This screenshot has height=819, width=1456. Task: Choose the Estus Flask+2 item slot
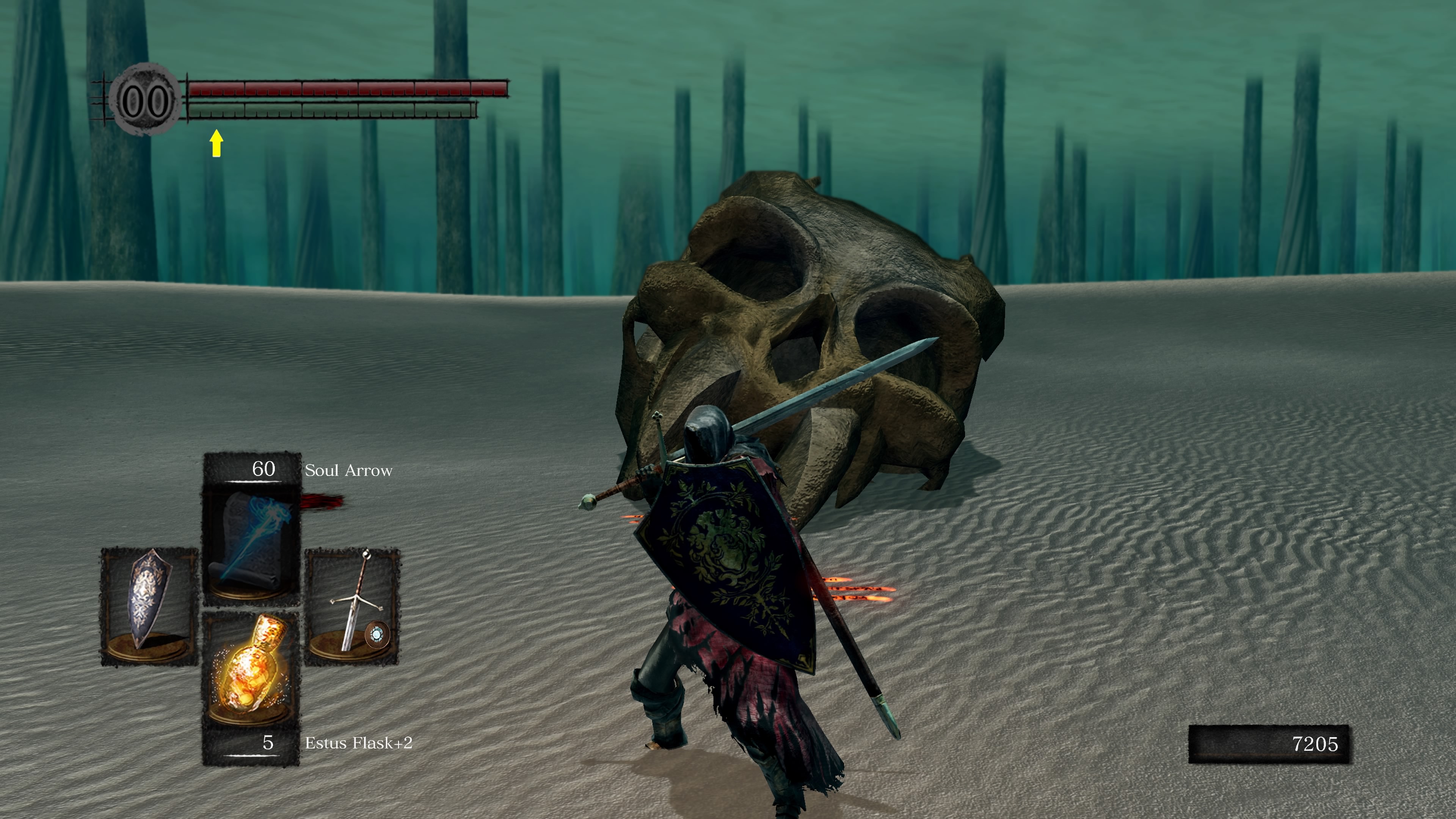[250, 670]
